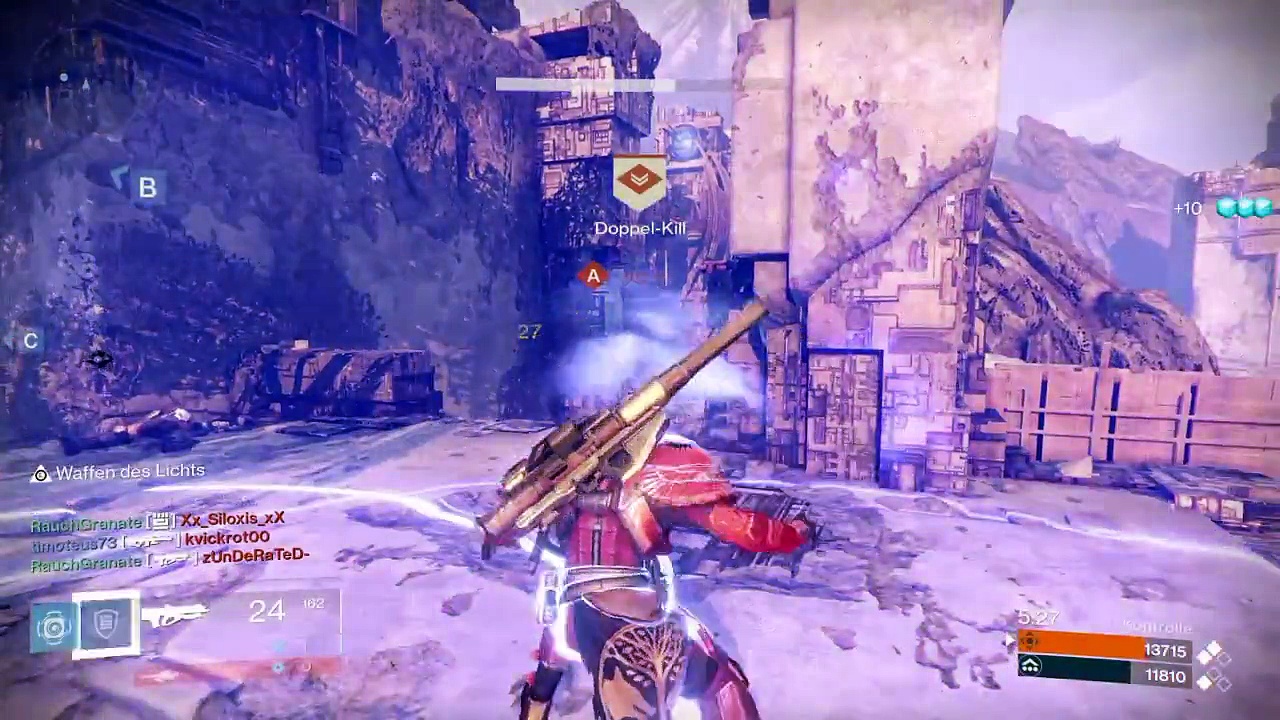Activate the grenade ability icon
This screenshot has height=720, width=1280.
point(52,626)
